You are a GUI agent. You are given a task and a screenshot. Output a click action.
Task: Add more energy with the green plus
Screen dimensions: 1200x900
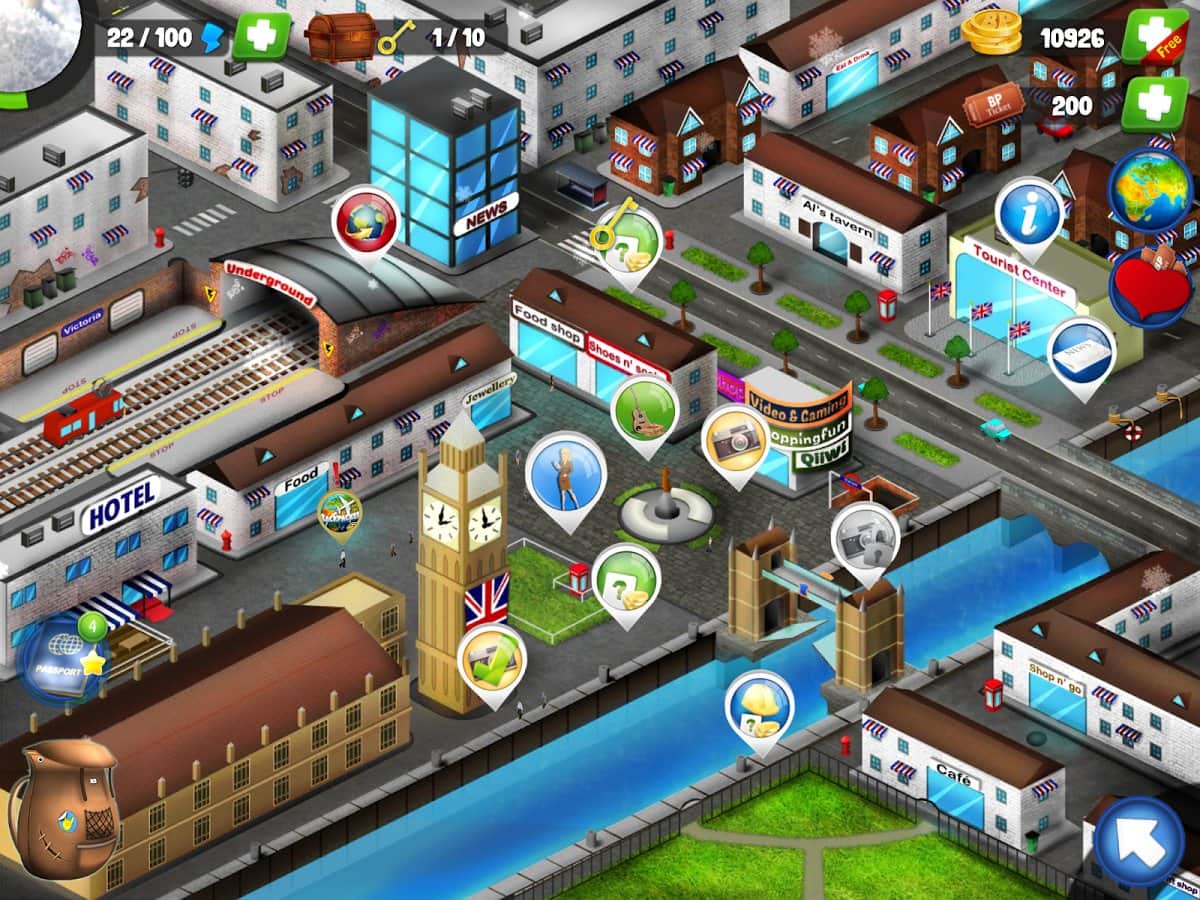pyautogui.click(x=261, y=37)
